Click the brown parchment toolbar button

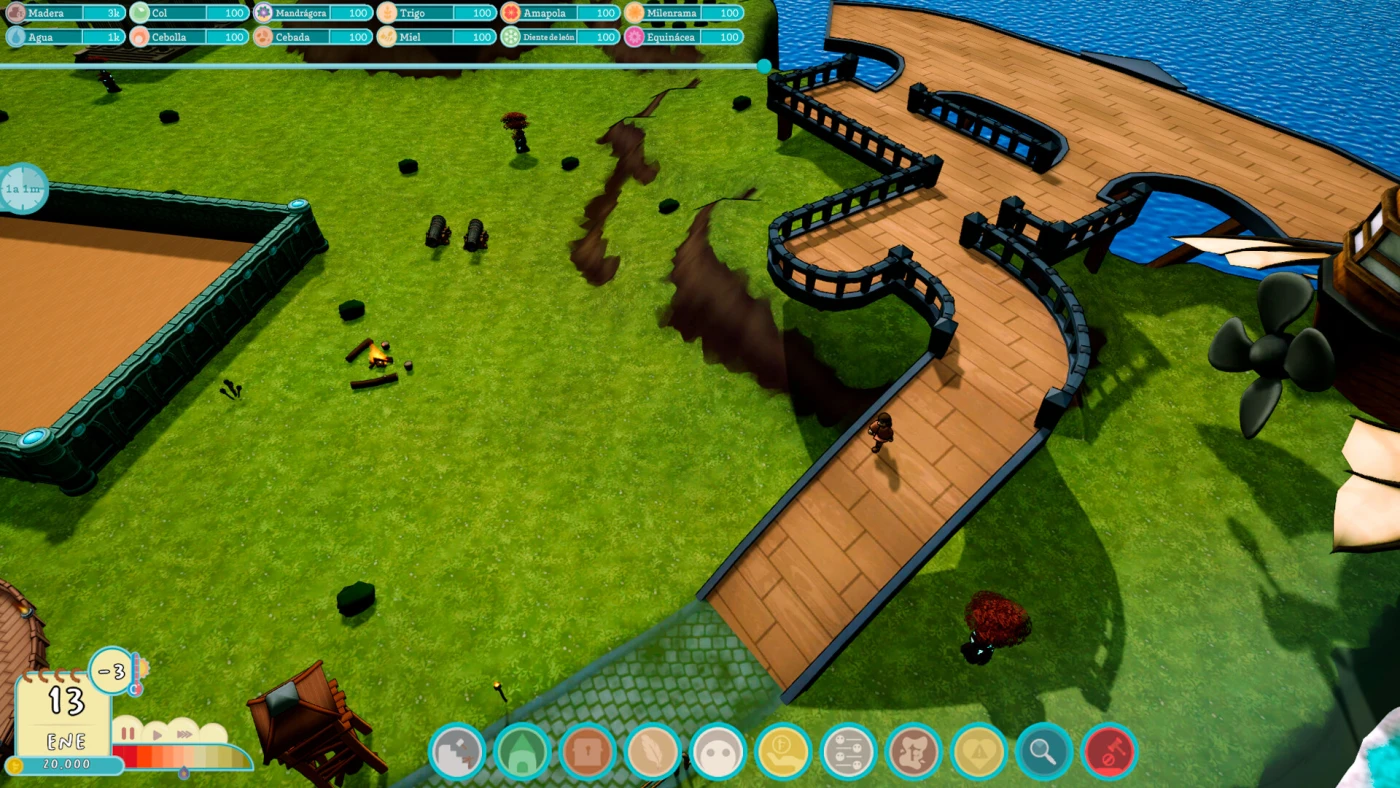[913, 751]
